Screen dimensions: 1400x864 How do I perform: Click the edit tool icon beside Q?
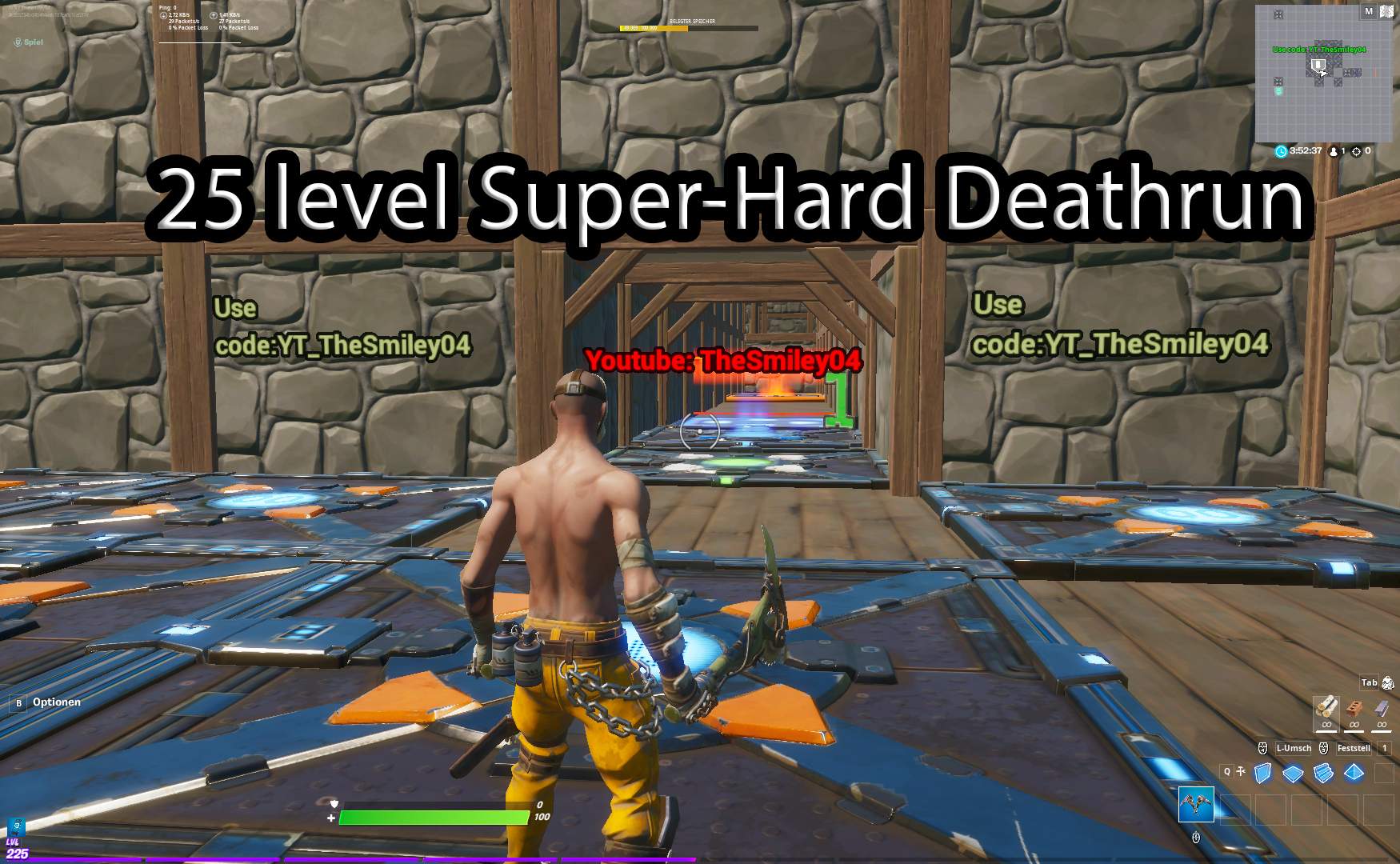pos(1241,771)
